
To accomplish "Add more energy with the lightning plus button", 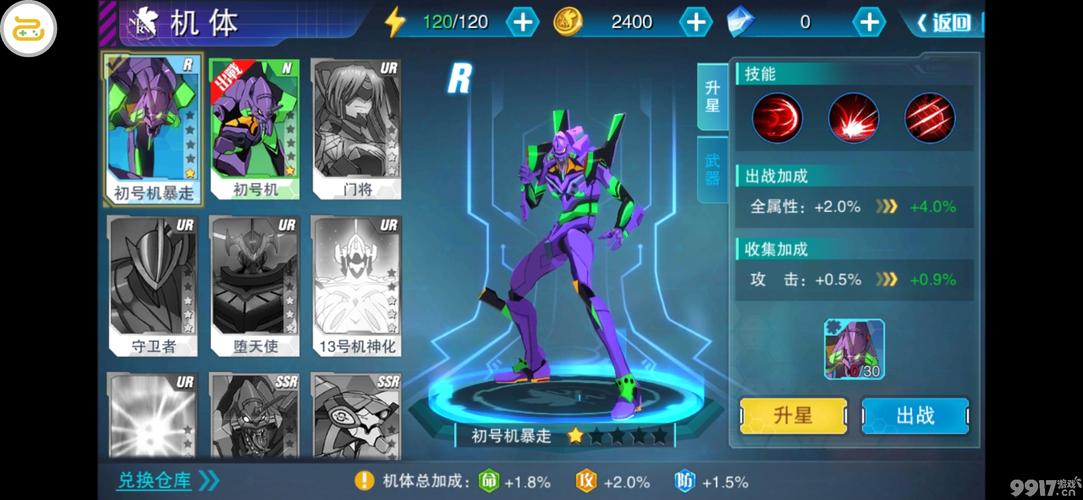I will tap(522, 22).
